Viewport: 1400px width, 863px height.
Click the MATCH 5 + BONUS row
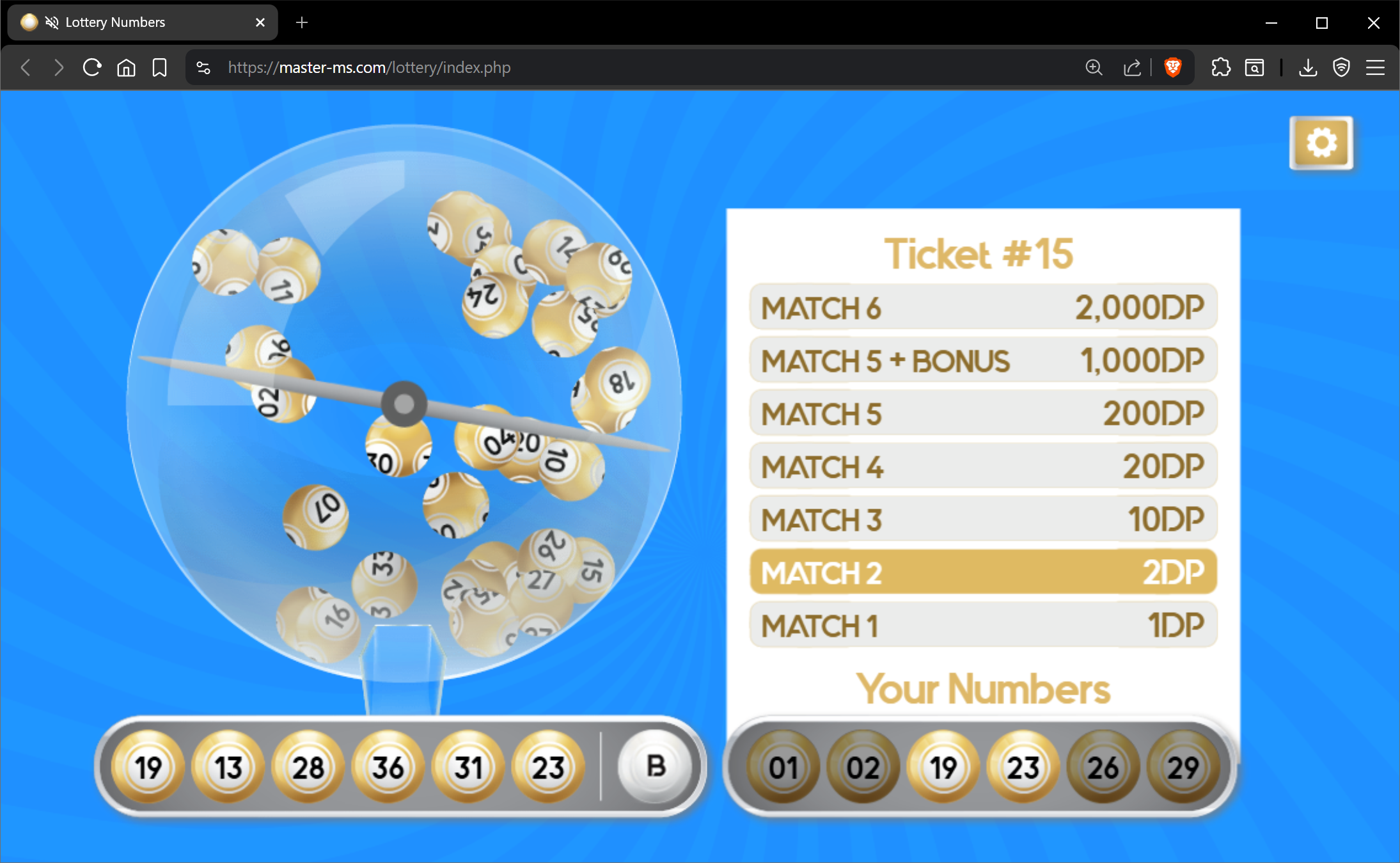[983, 360]
